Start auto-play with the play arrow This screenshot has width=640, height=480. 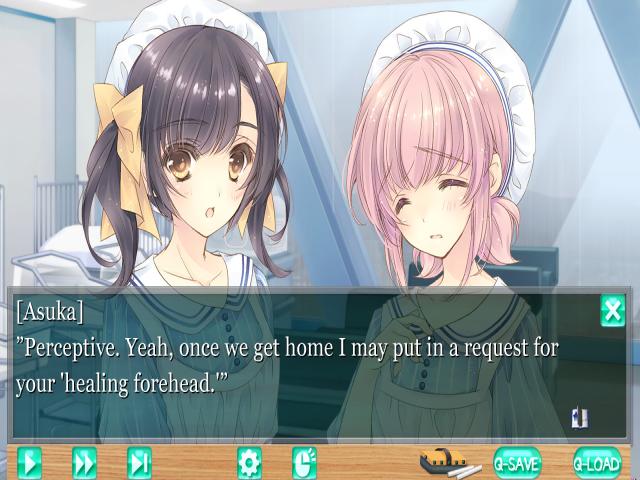tap(30, 462)
